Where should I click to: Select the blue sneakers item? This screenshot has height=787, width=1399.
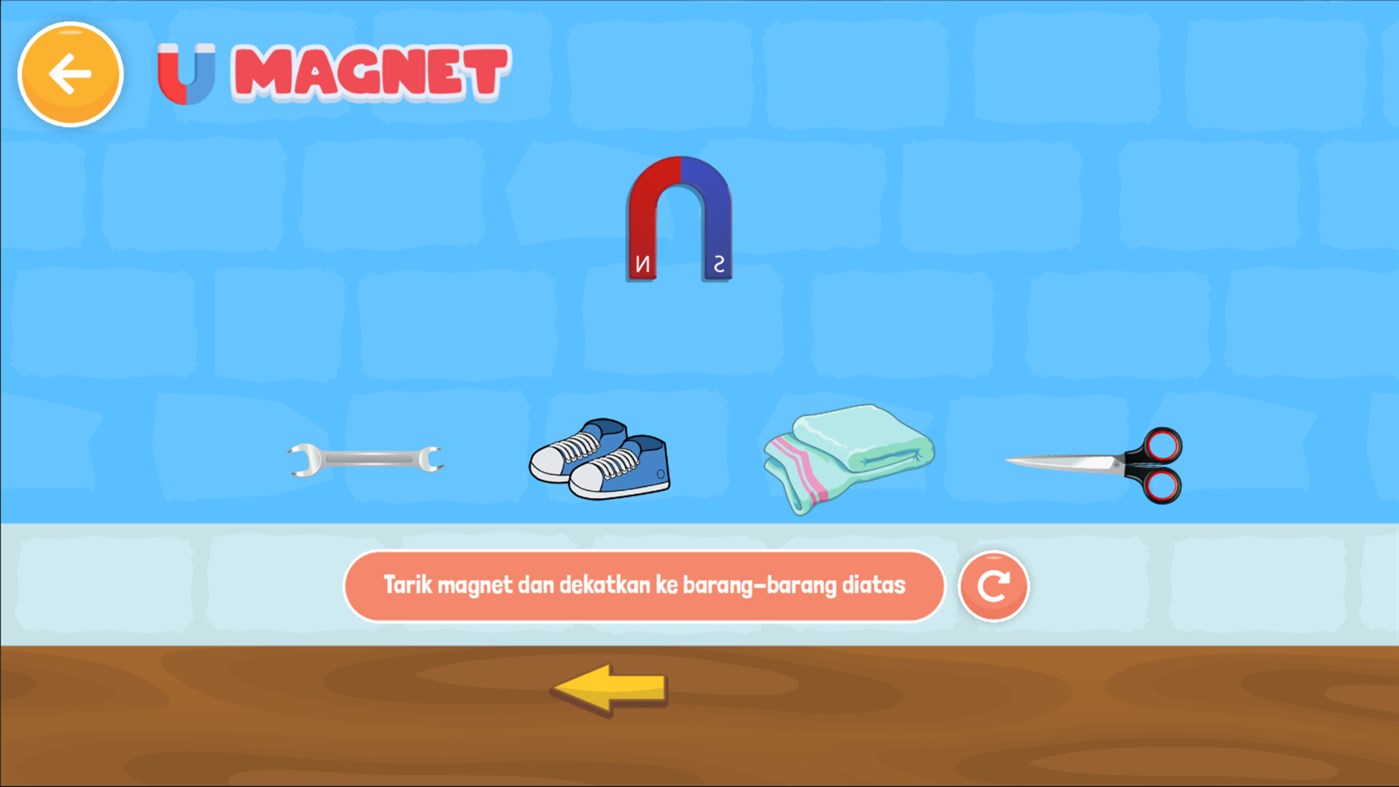pos(598,460)
